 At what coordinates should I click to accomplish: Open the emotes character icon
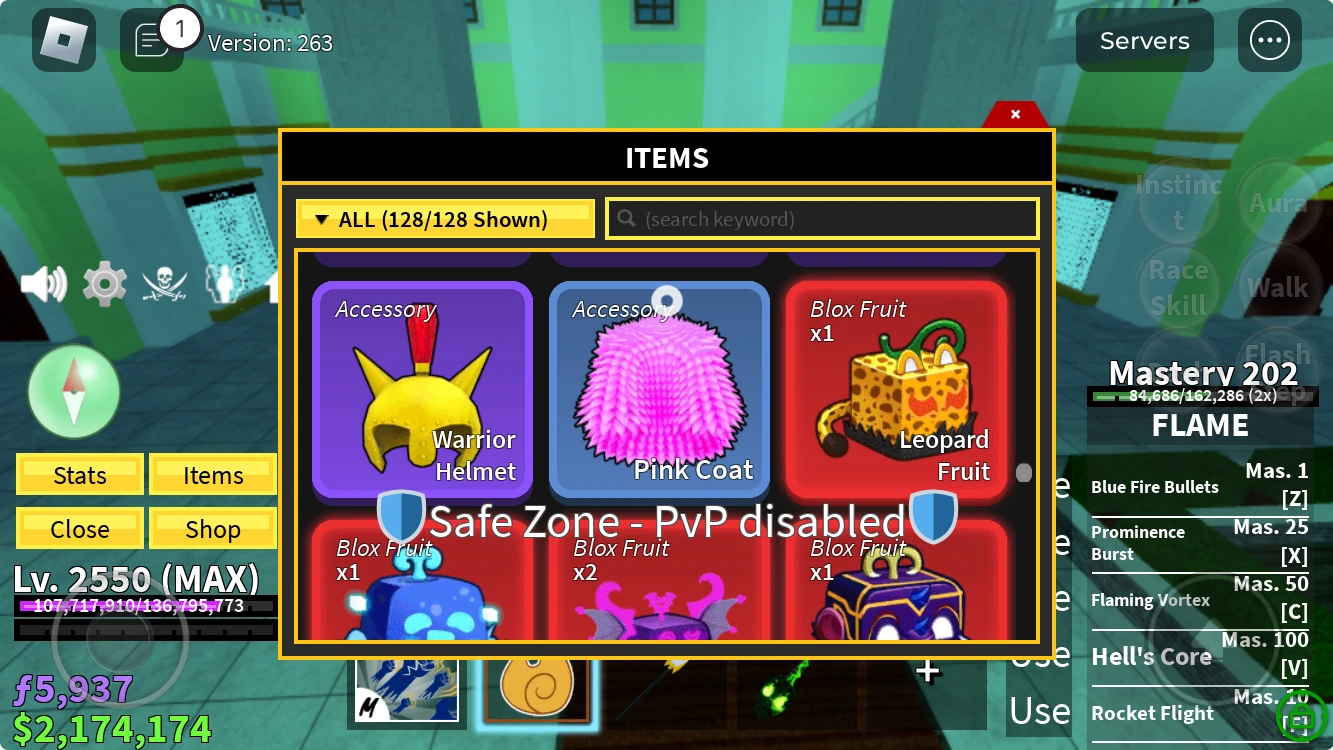click(x=225, y=283)
